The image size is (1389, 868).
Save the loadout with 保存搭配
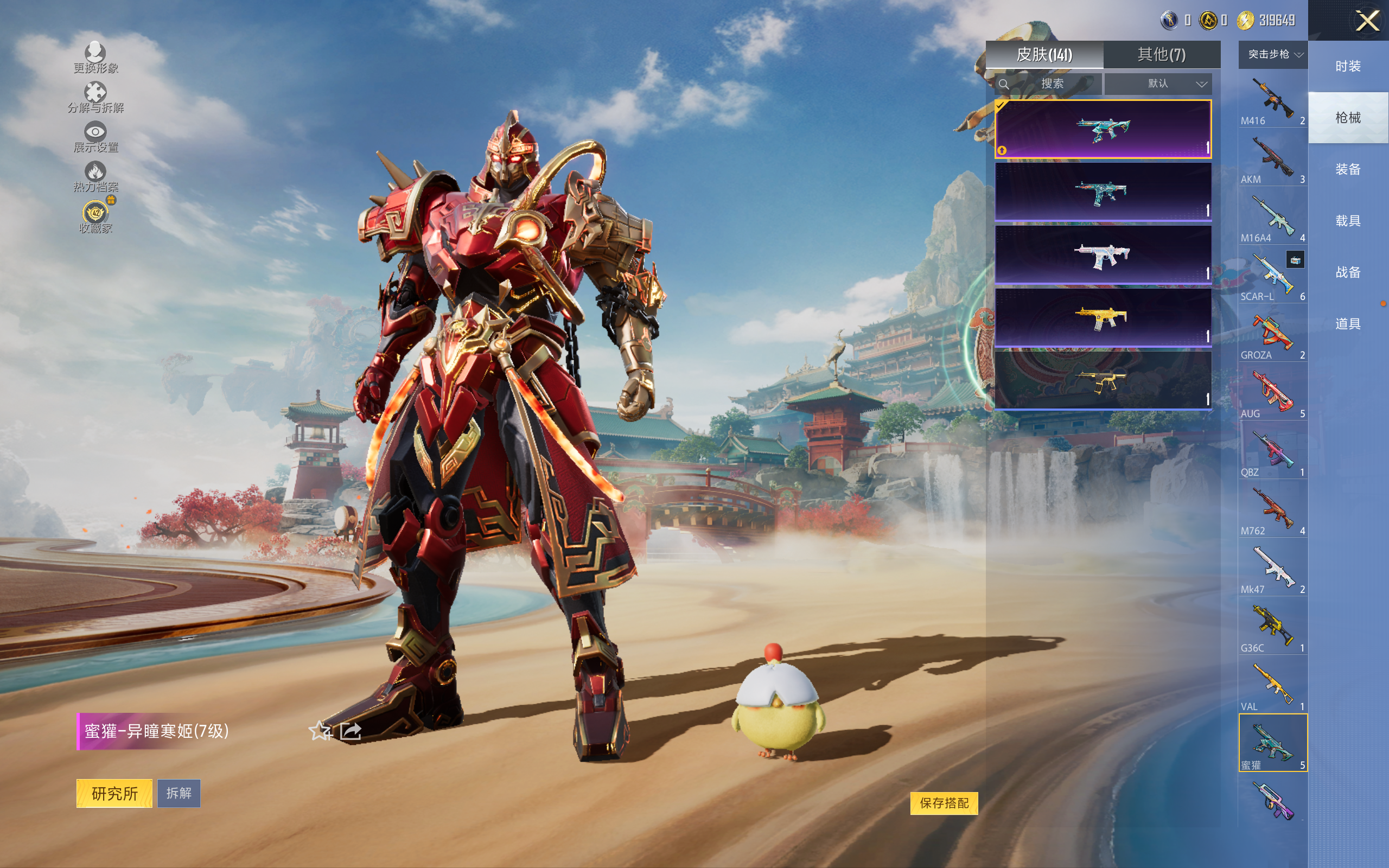944,802
